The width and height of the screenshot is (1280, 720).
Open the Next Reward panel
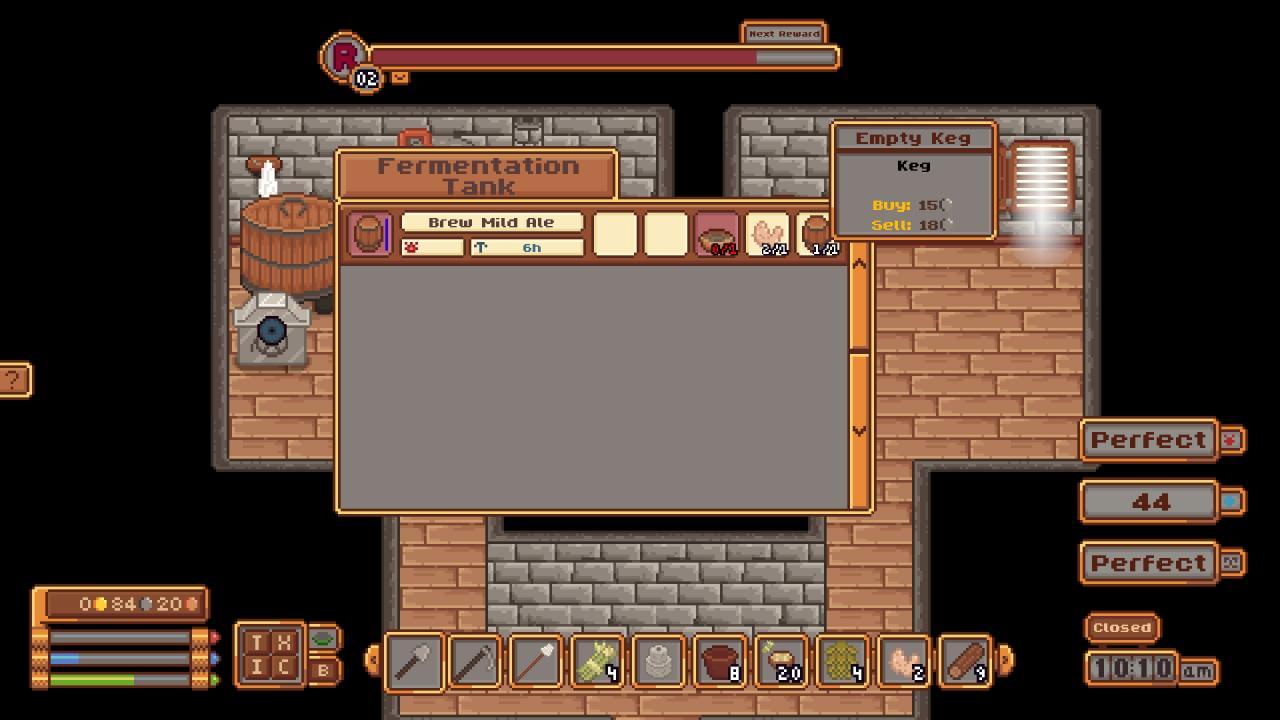[784, 33]
